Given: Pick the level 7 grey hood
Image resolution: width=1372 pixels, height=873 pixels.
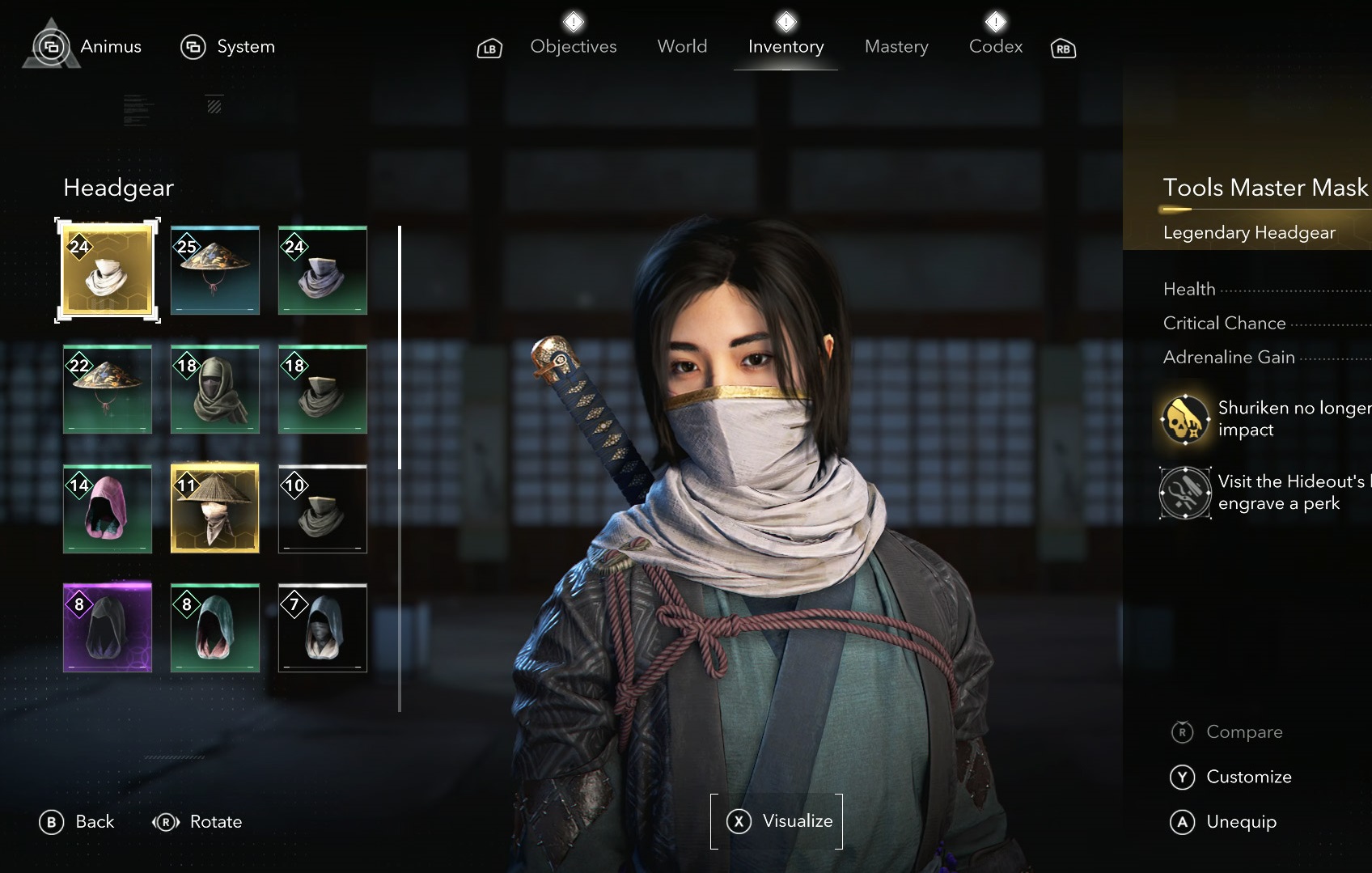Looking at the screenshot, I should click(x=323, y=628).
